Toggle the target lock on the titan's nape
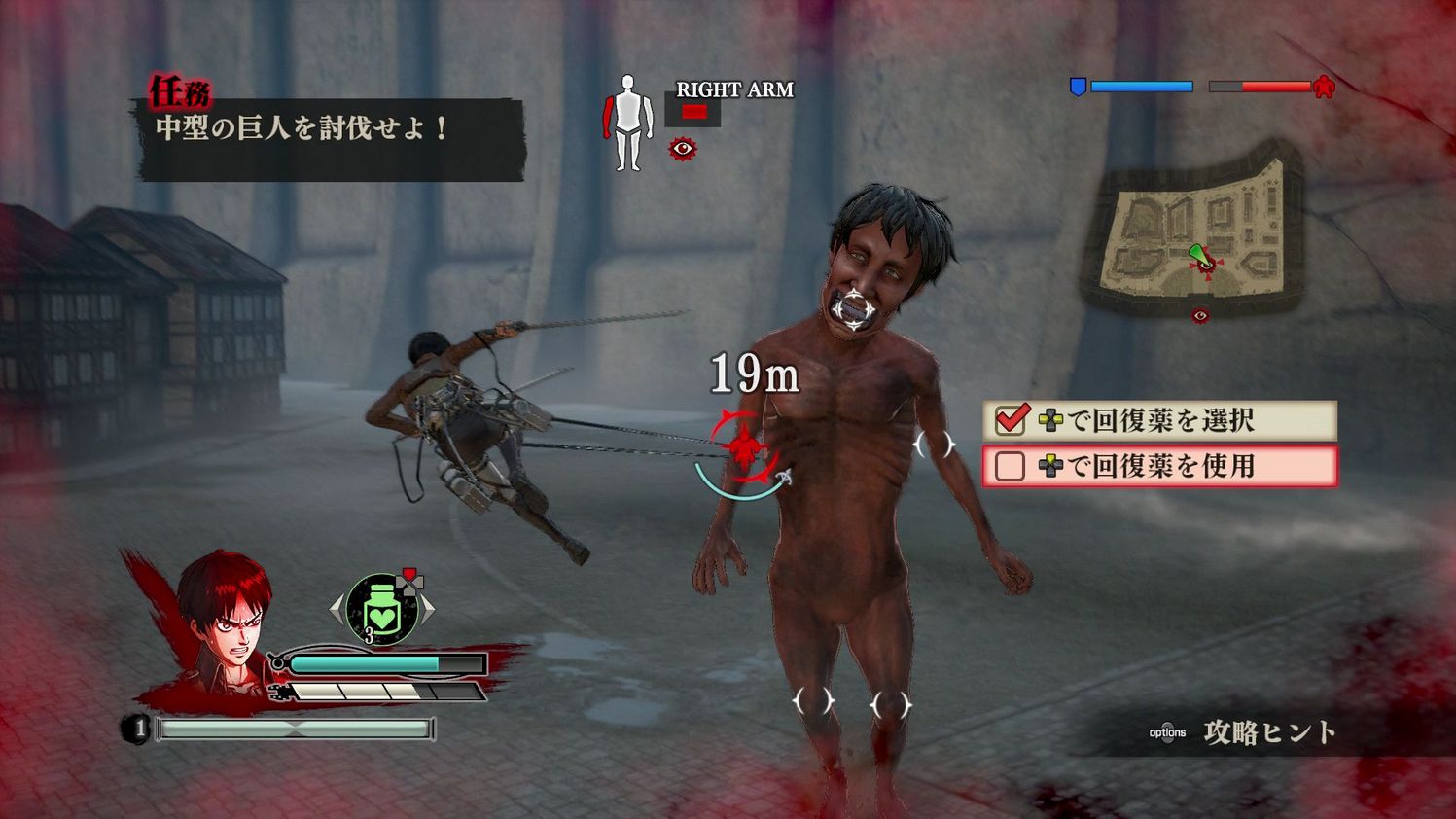Screen dimensions: 1456x819 pyautogui.click(x=852, y=310)
